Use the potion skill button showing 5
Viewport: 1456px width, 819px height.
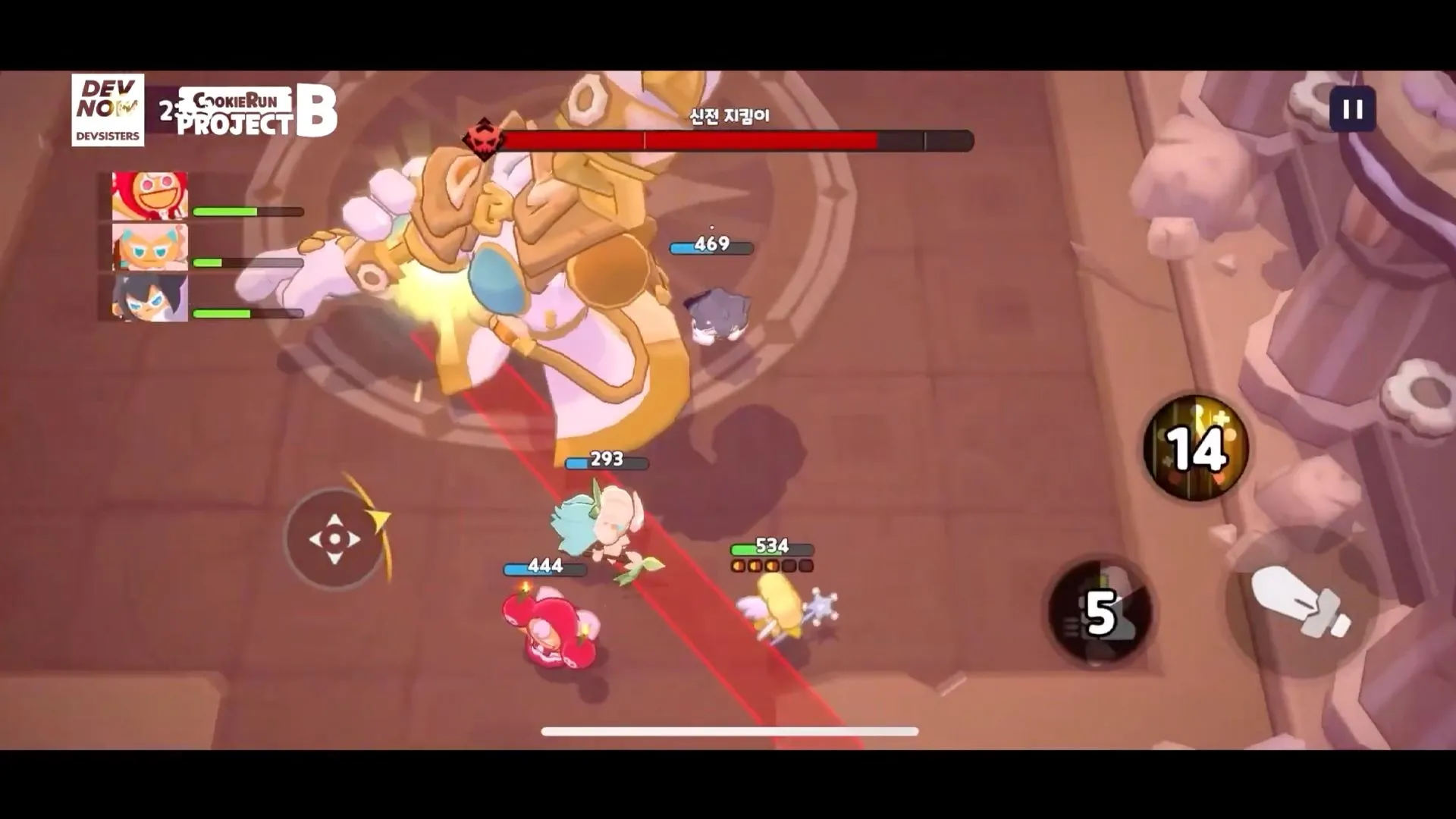coord(1099,610)
